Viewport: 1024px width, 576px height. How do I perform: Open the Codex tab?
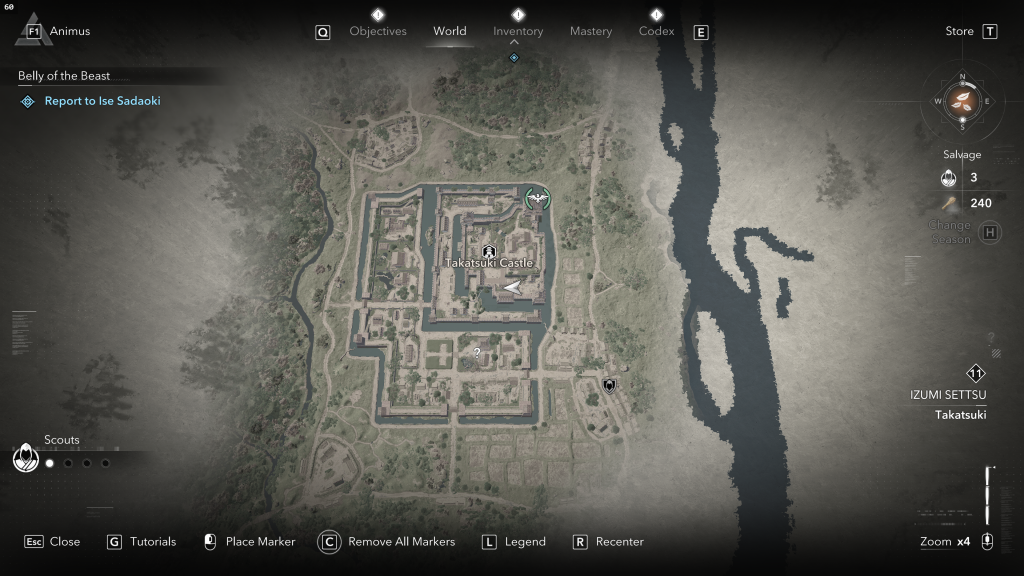pyautogui.click(x=656, y=31)
